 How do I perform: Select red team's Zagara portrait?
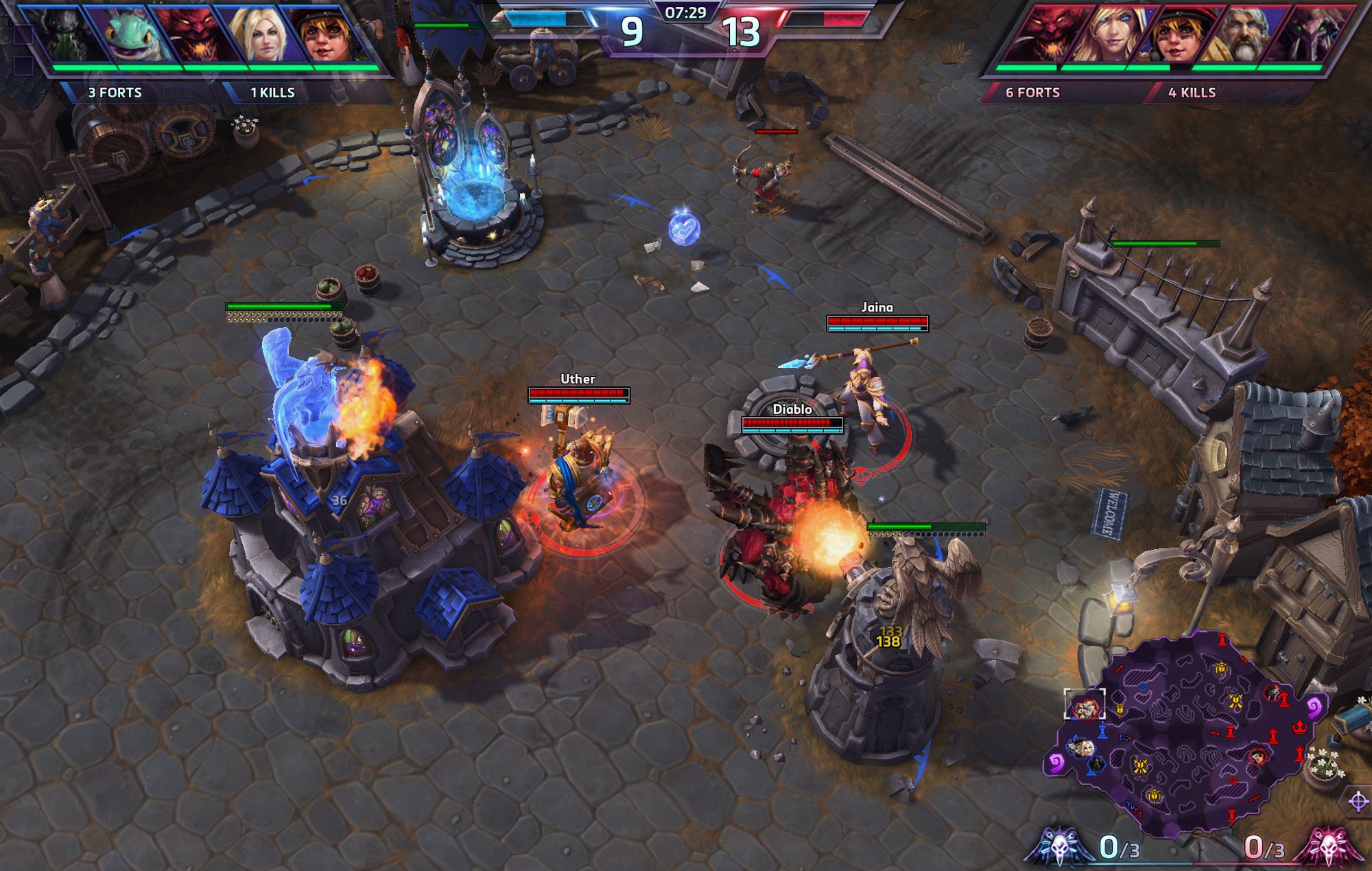1301,36
